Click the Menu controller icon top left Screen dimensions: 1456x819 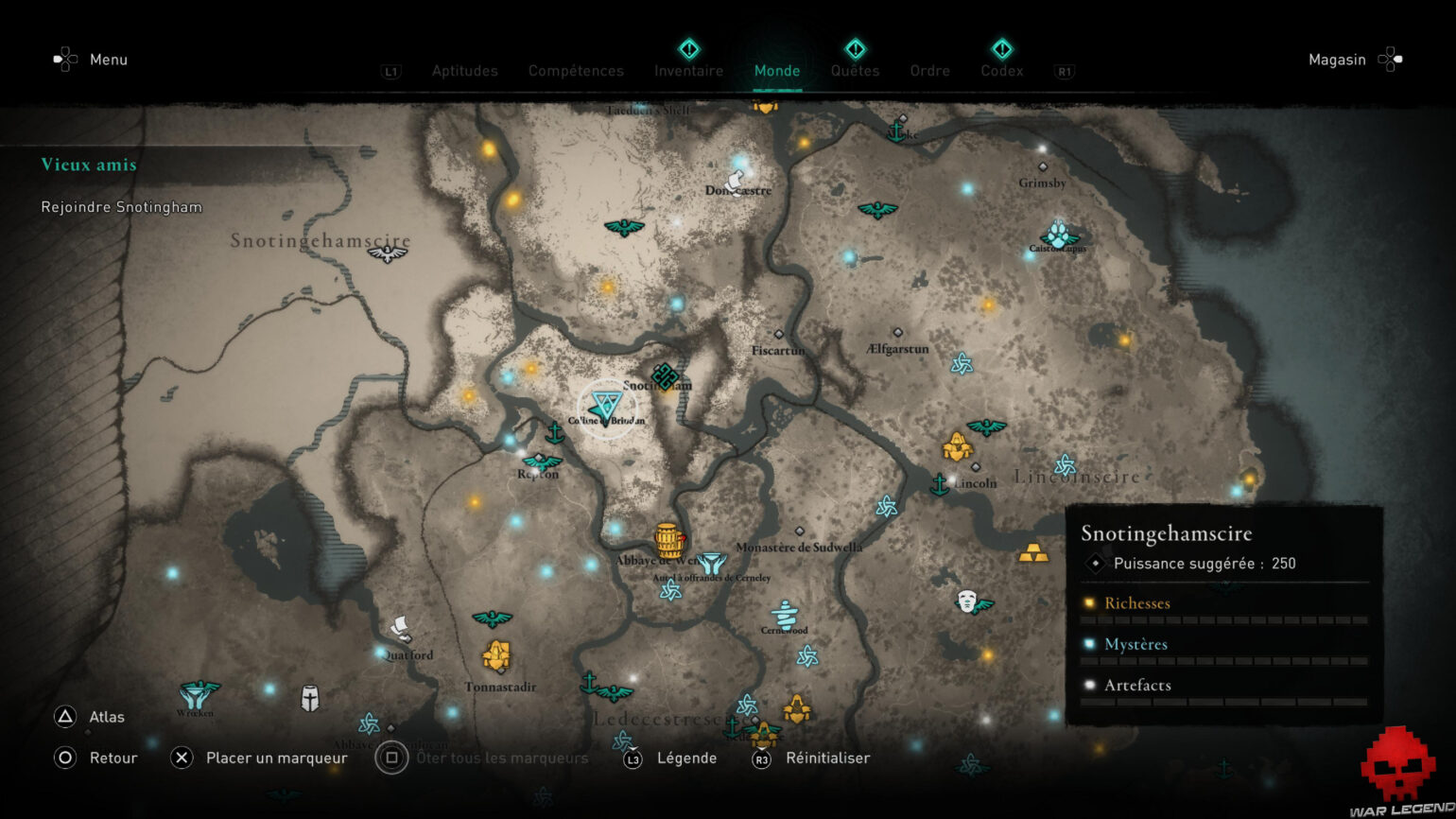(x=64, y=59)
